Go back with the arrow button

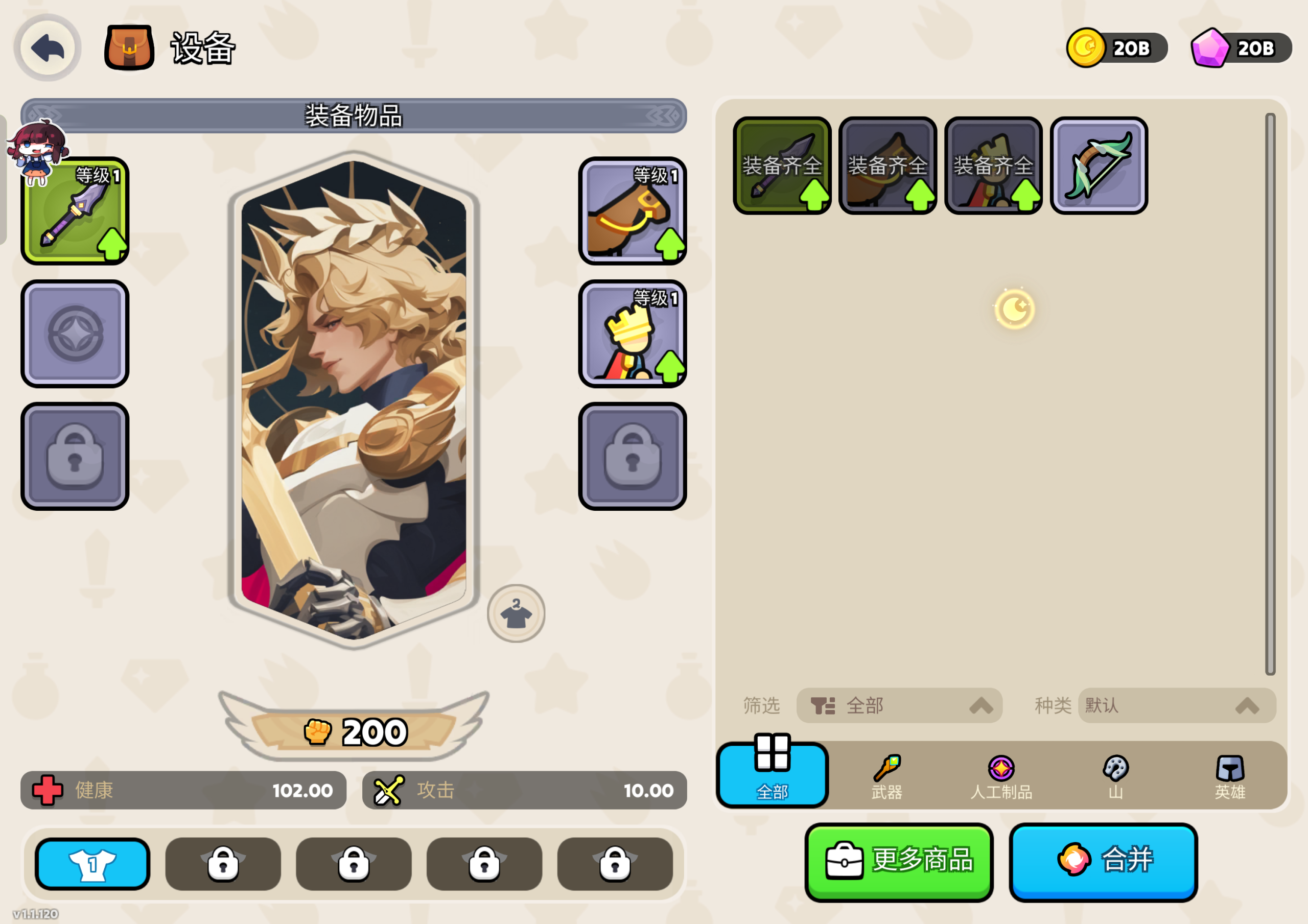click(48, 48)
